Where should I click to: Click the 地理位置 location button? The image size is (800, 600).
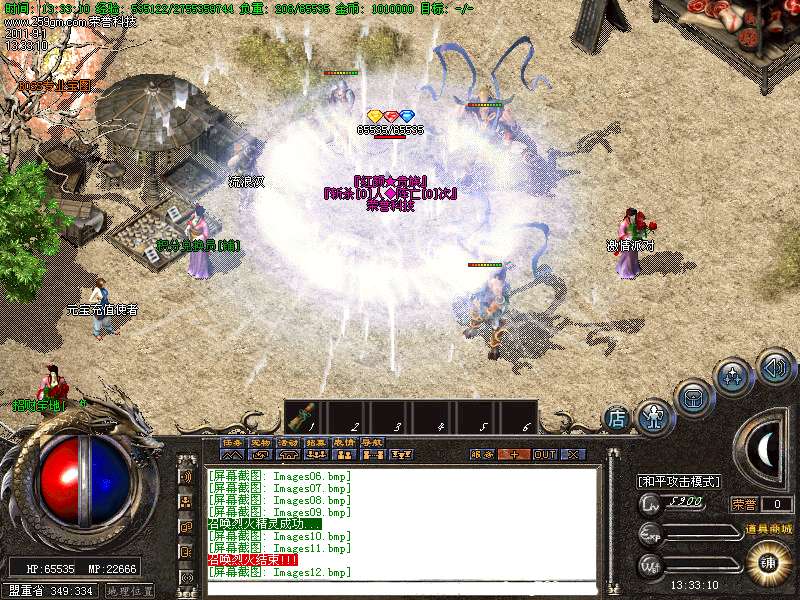(130, 591)
